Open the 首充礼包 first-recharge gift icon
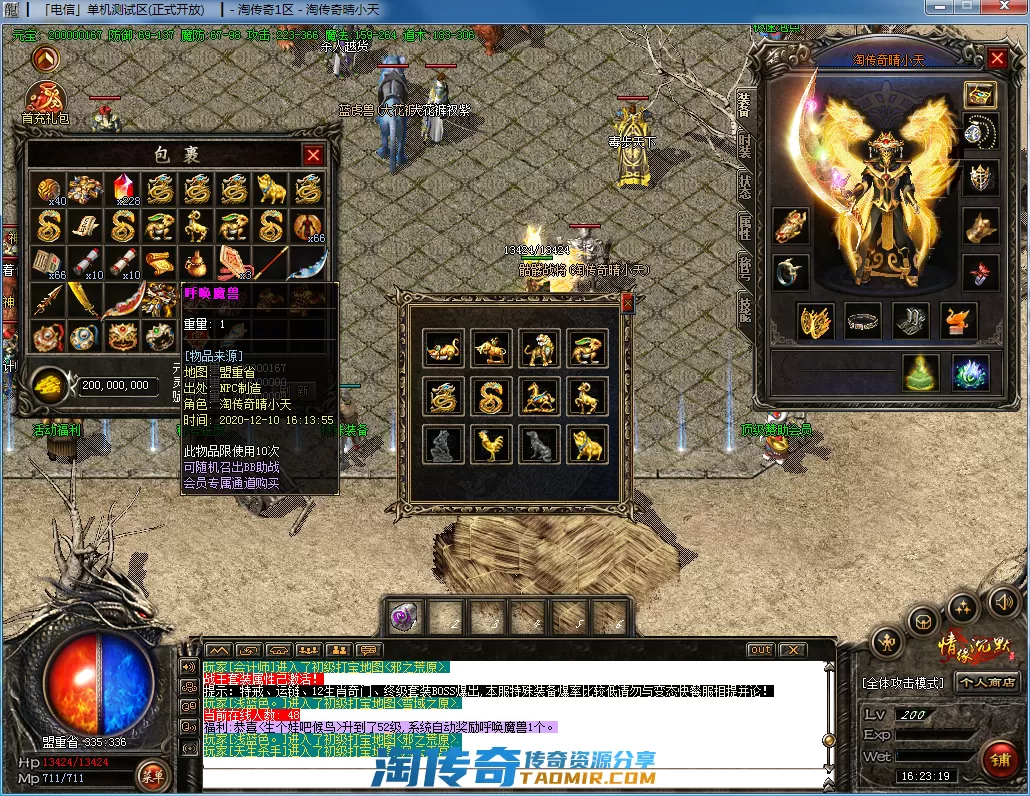This screenshot has height=796, width=1030. 46,99
